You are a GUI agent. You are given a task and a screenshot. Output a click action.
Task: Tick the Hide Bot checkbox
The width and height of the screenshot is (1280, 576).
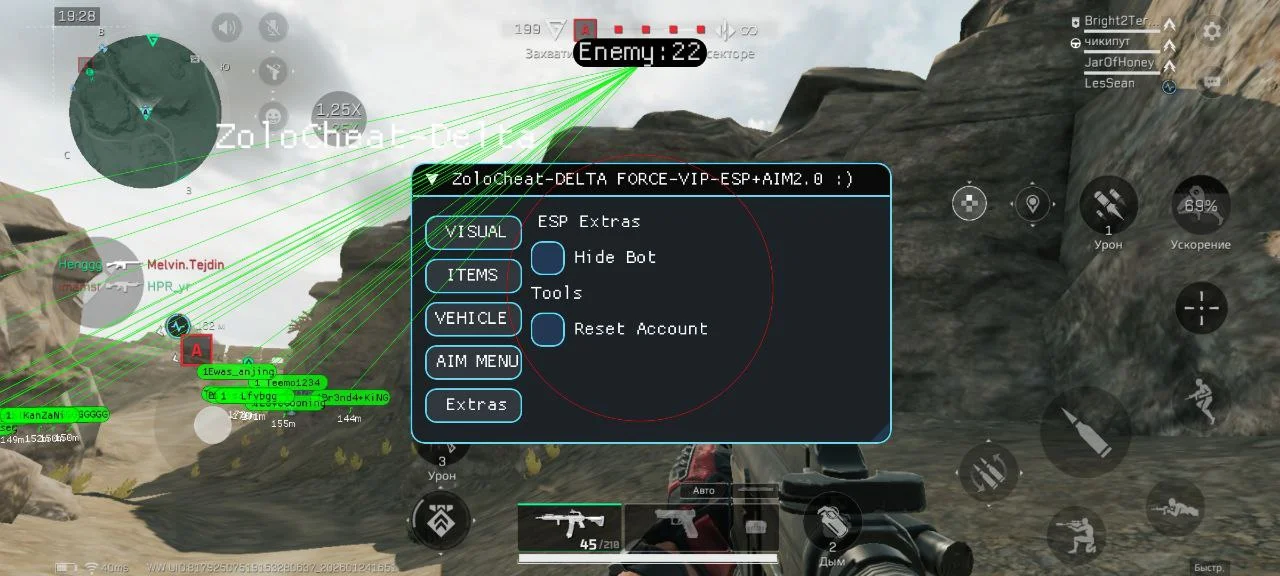click(548, 258)
